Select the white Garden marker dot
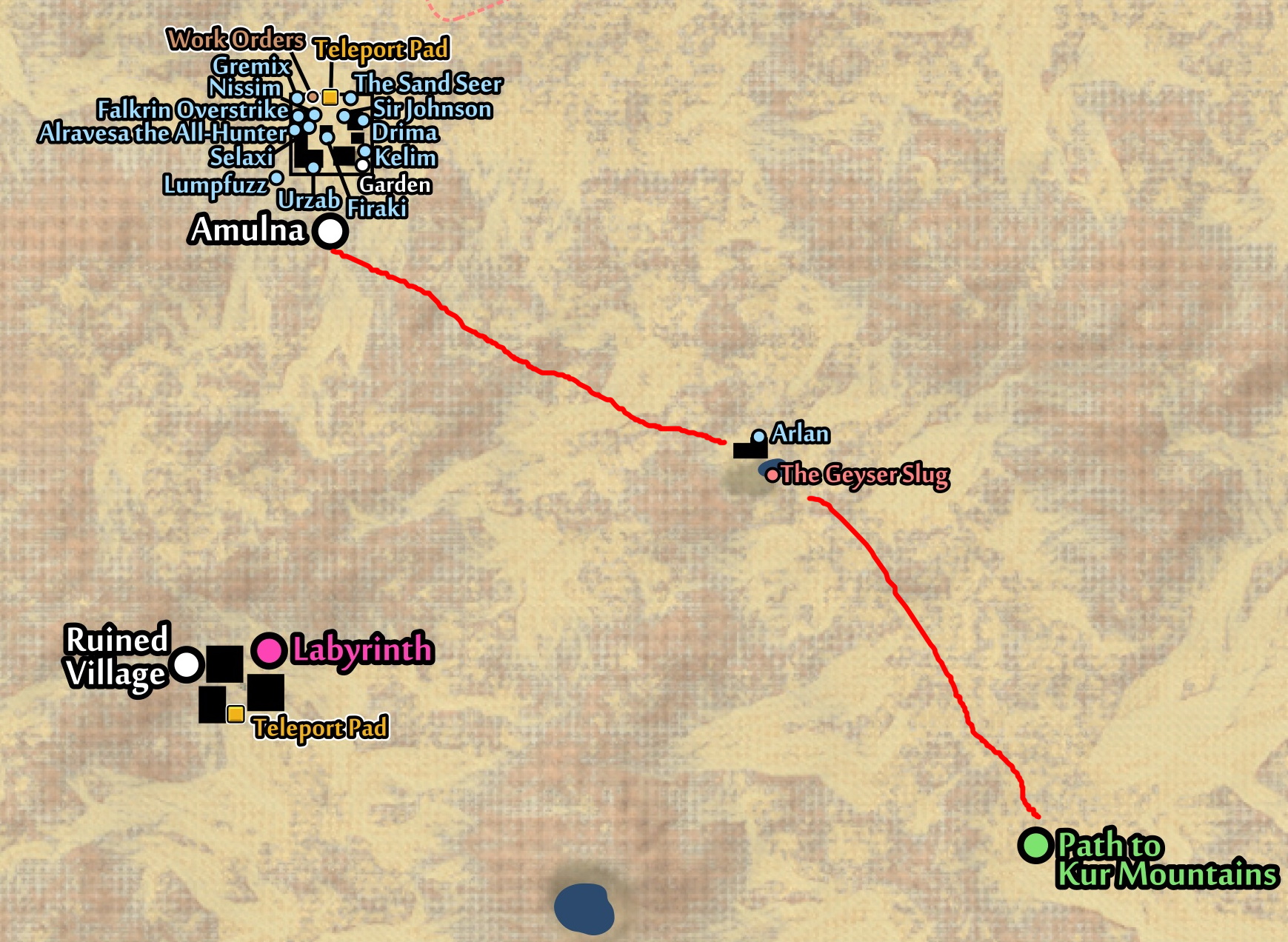The height and width of the screenshot is (942, 1288). coord(362,164)
